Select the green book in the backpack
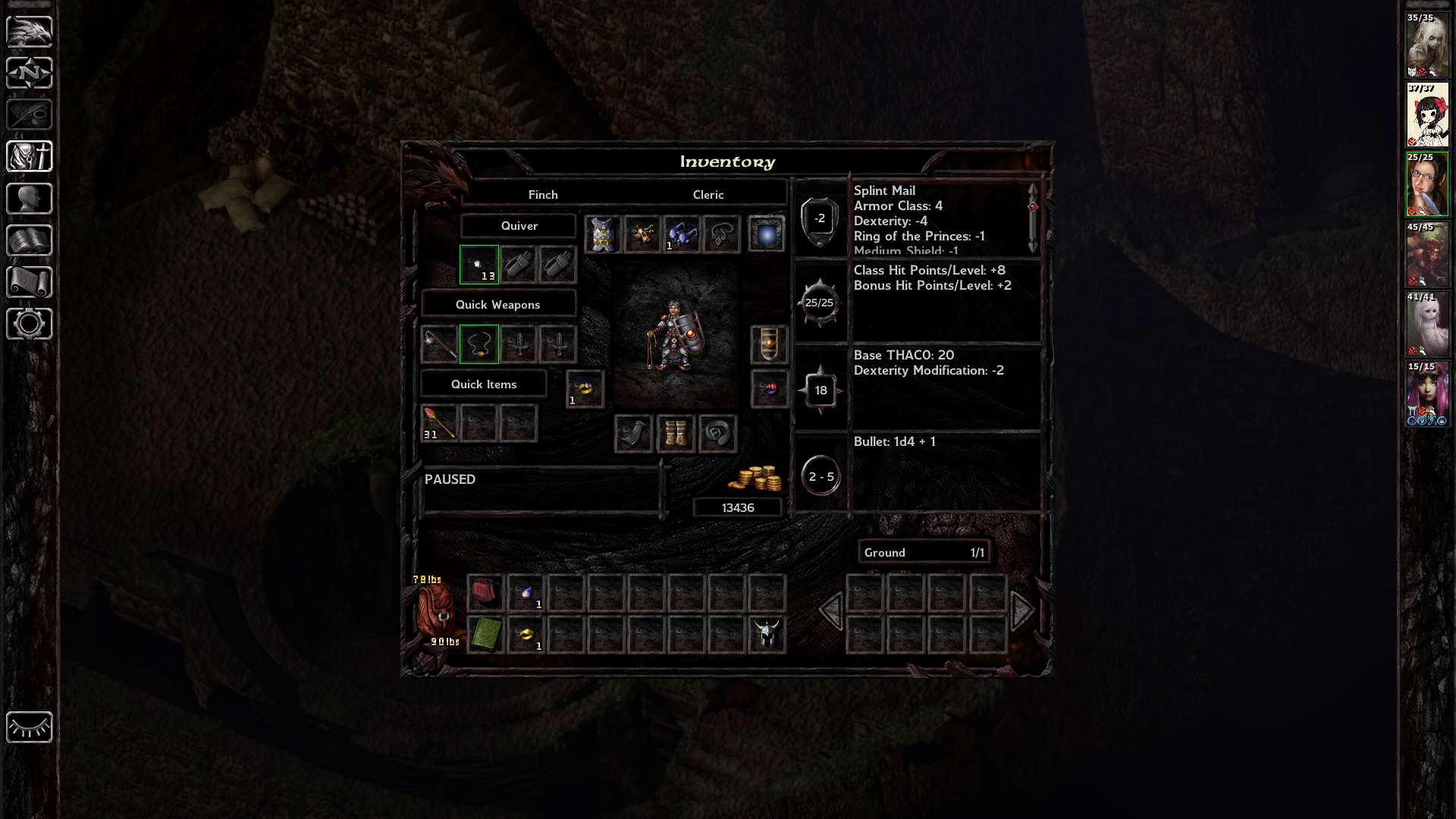 pos(485,634)
